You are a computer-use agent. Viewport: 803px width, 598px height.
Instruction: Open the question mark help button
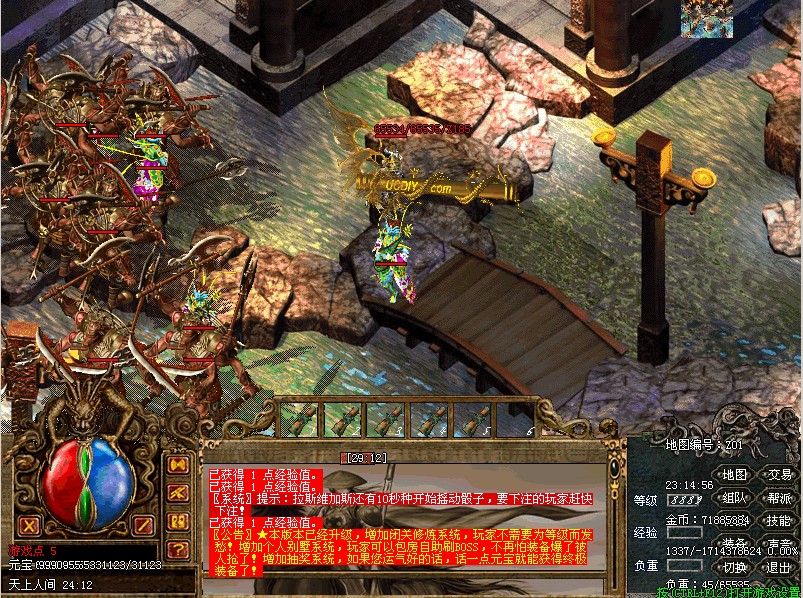click(179, 549)
